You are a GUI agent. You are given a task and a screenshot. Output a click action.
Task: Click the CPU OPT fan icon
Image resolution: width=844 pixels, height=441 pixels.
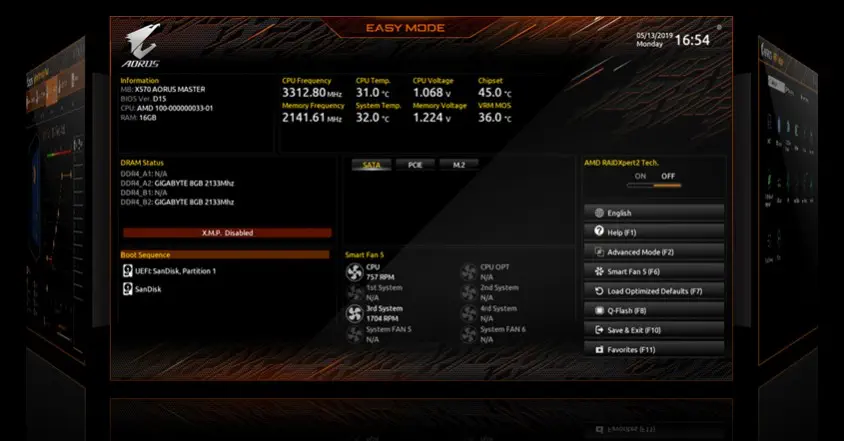click(x=469, y=272)
